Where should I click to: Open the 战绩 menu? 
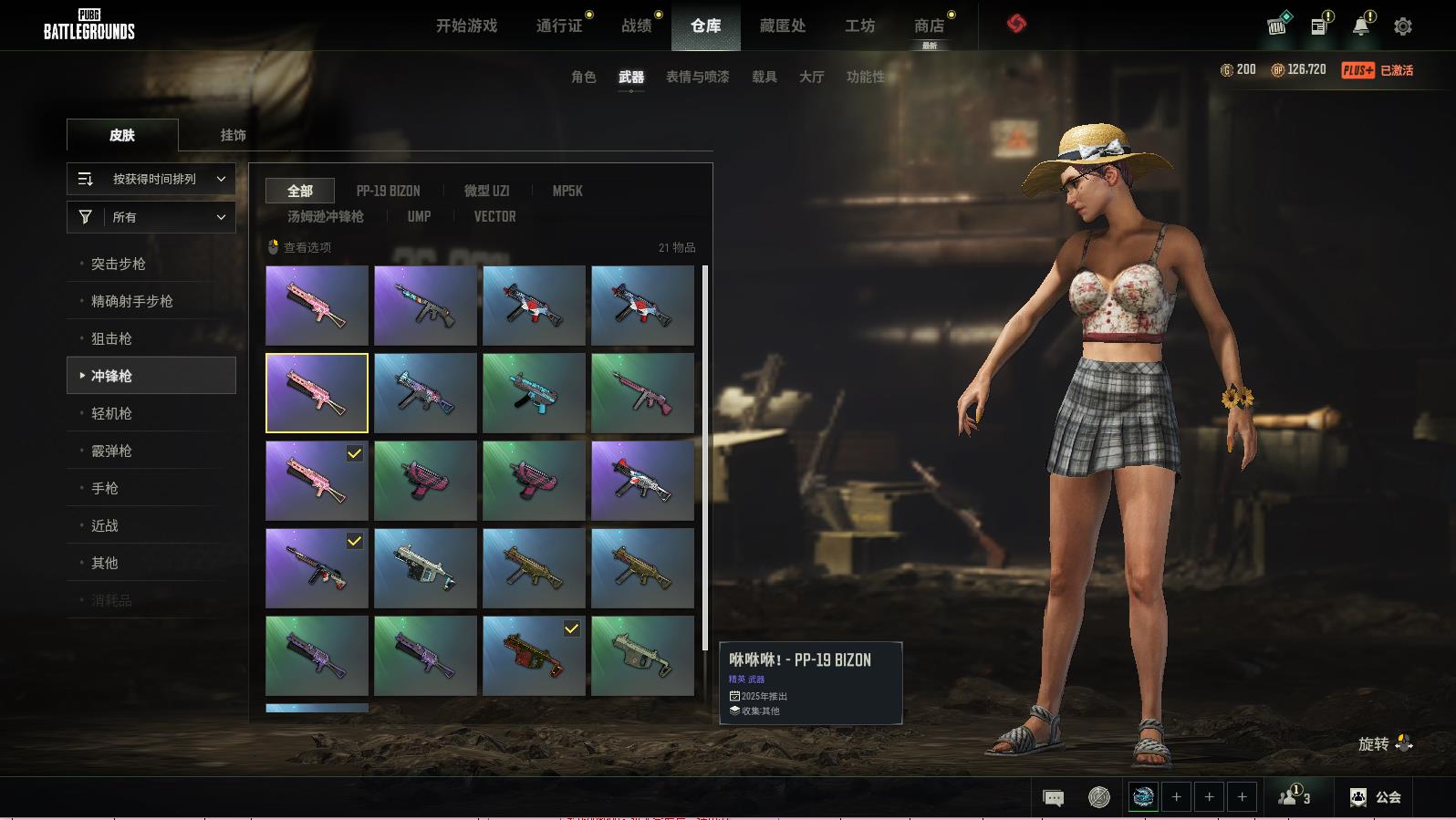pos(637,26)
